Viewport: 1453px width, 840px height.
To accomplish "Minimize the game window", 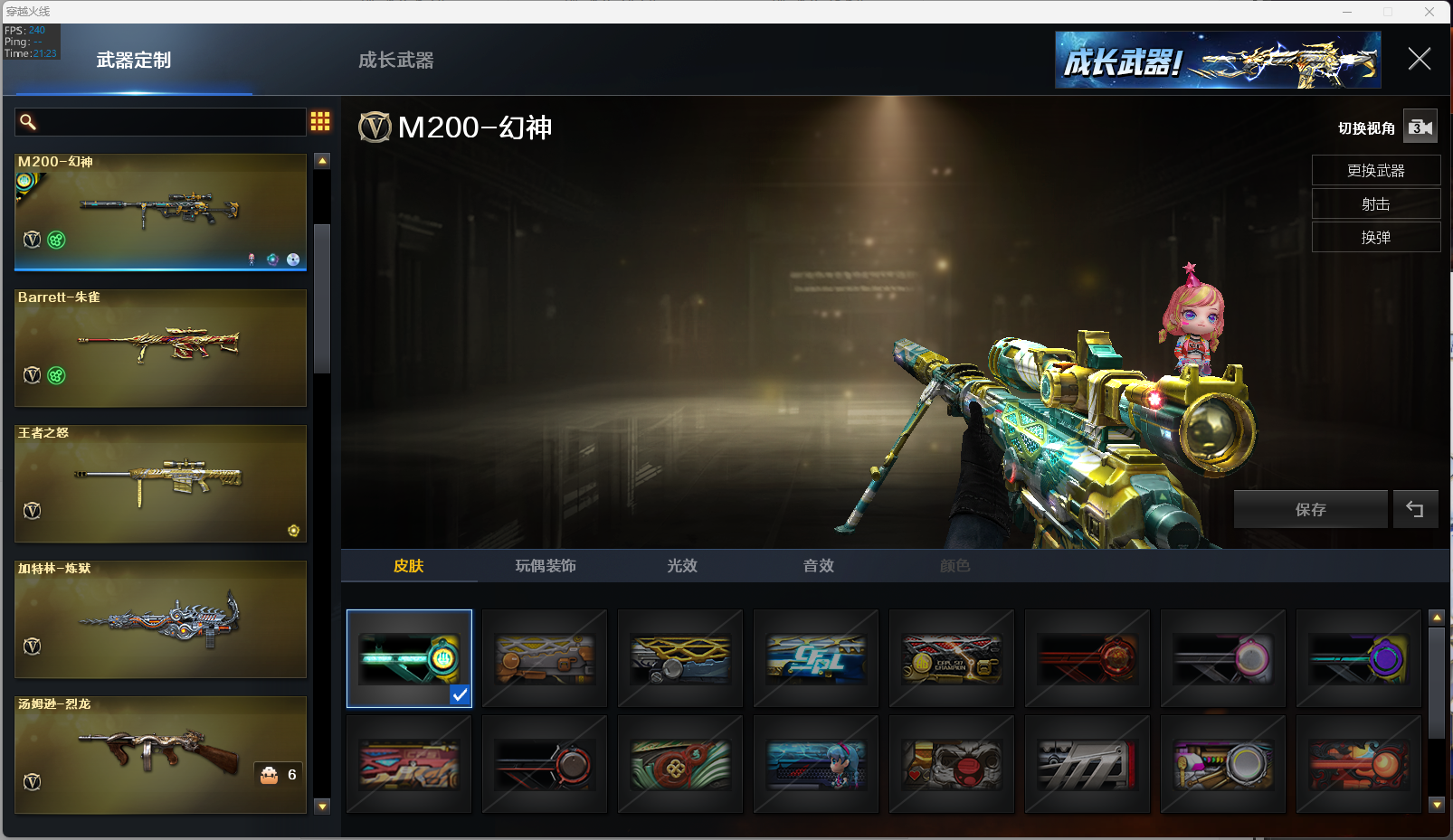I will click(1347, 12).
